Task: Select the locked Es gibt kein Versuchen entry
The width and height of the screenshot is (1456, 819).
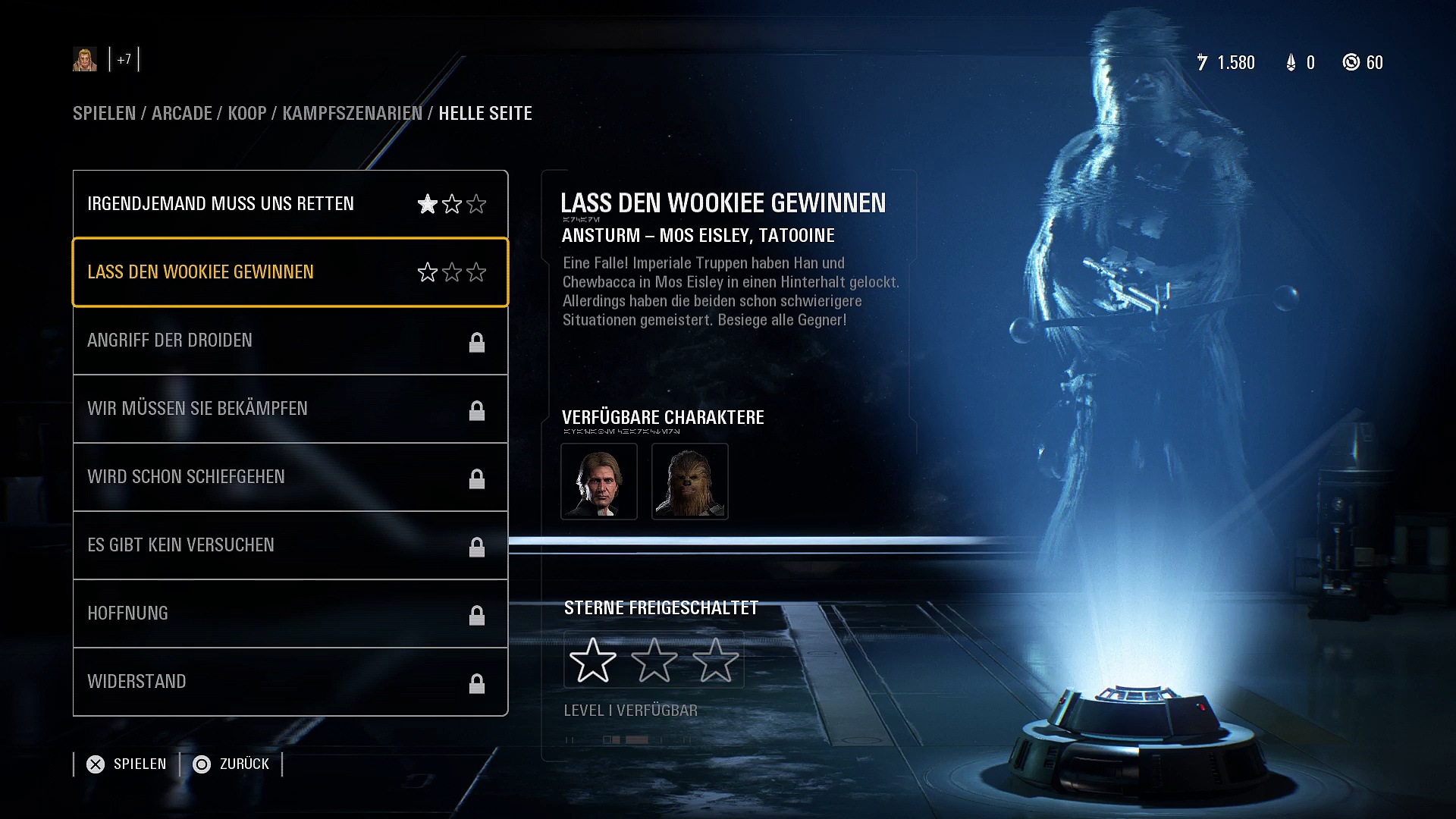Action: (290, 545)
